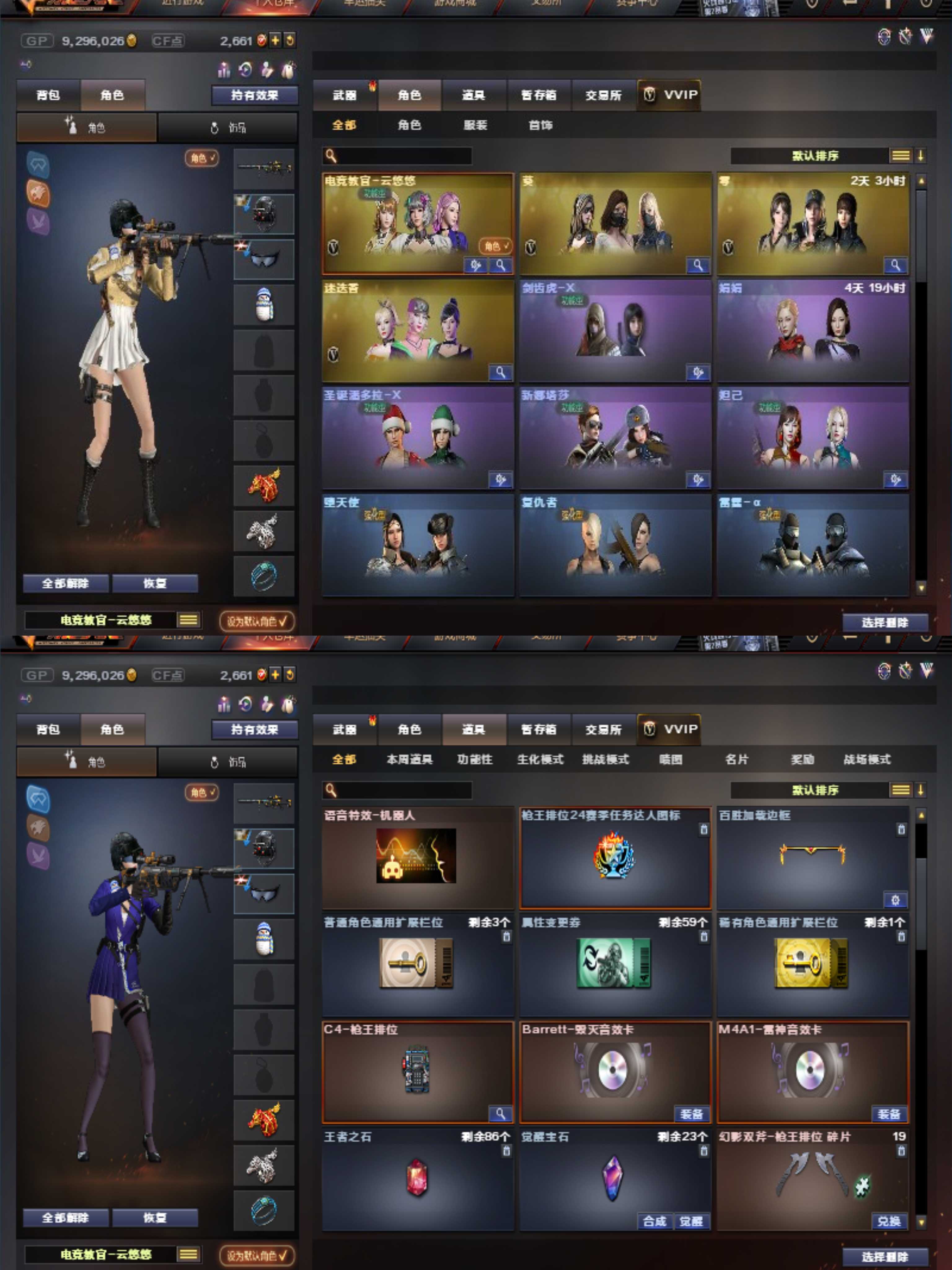
Task: Click the plus icon next to the CF点 balance
Action: pos(275,41)
